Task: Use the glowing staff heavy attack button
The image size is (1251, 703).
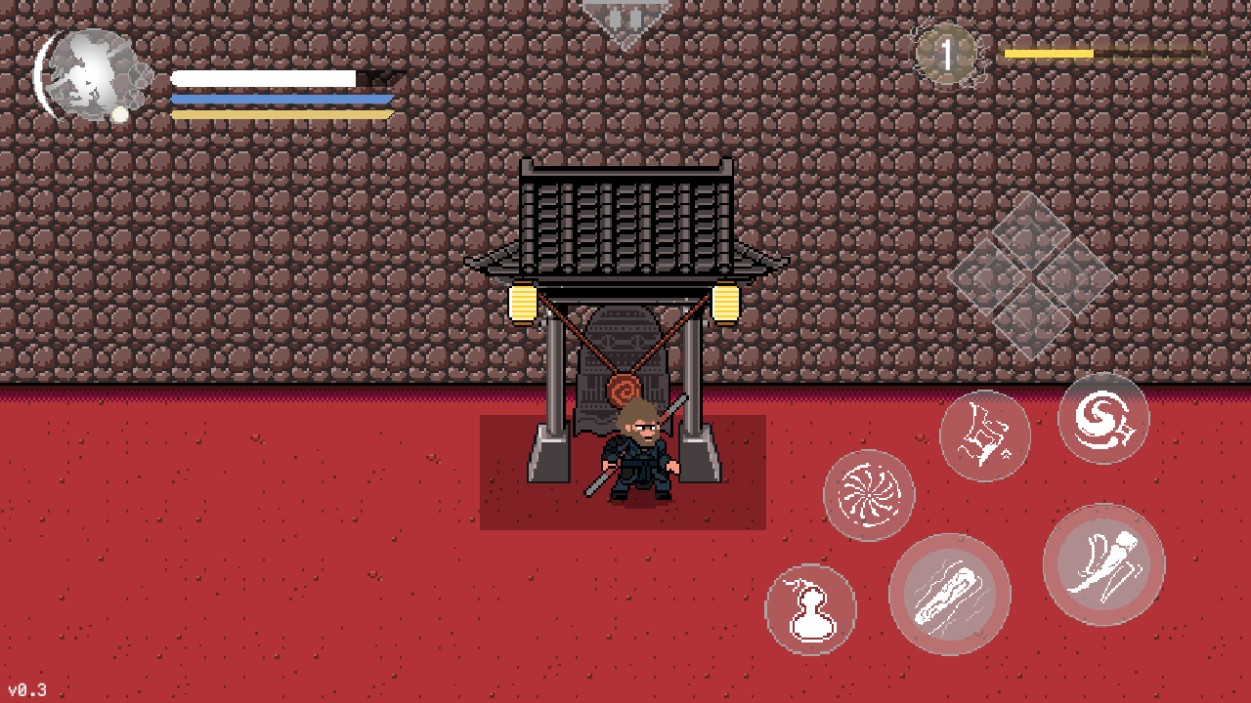Action: [949, 594]
